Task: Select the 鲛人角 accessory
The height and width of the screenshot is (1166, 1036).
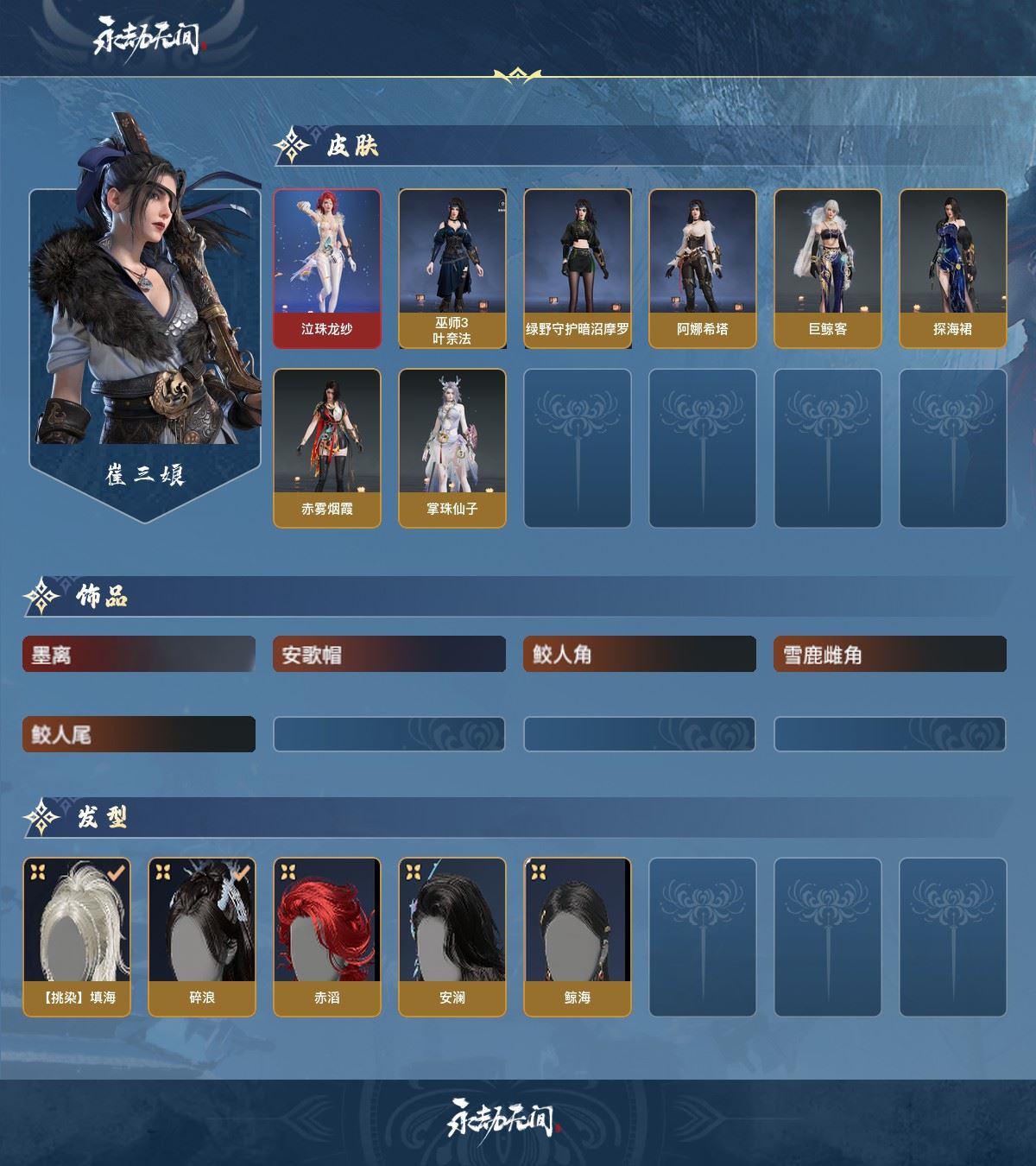Action: click(x=640, y=655)
